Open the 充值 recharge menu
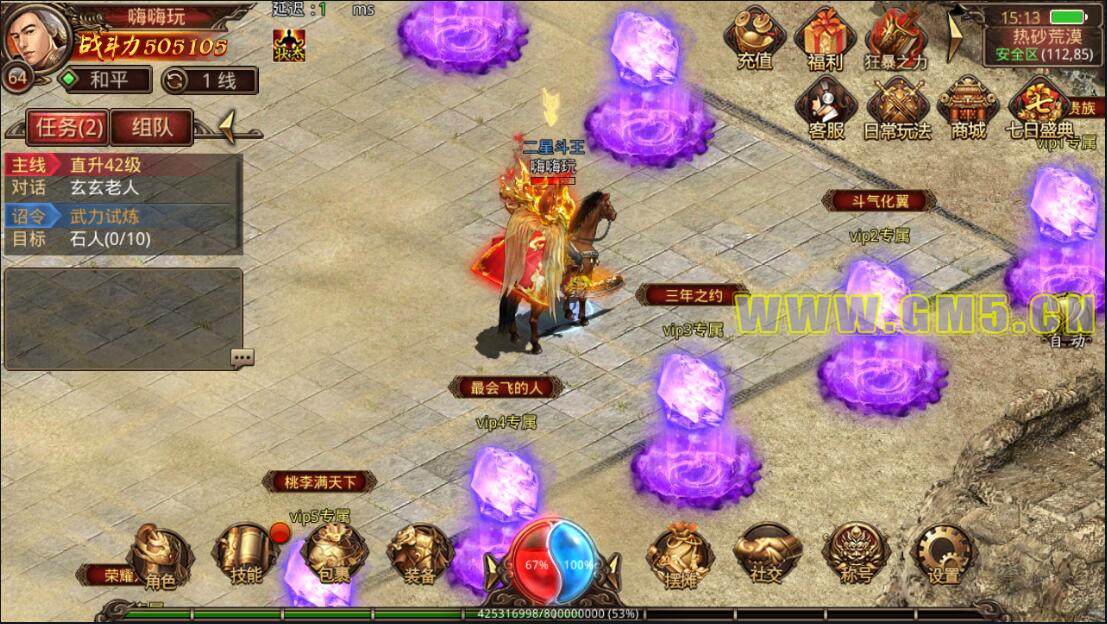 click(755, 38)
